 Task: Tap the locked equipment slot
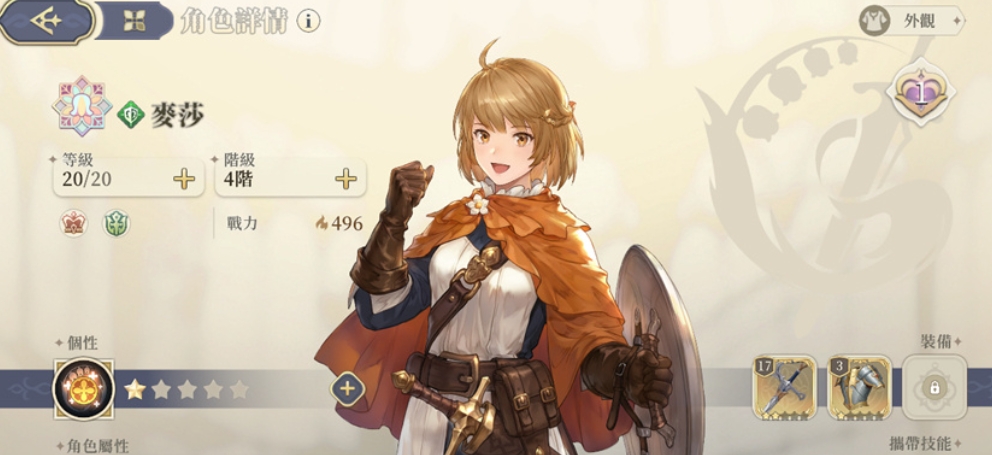click(935, 388)
